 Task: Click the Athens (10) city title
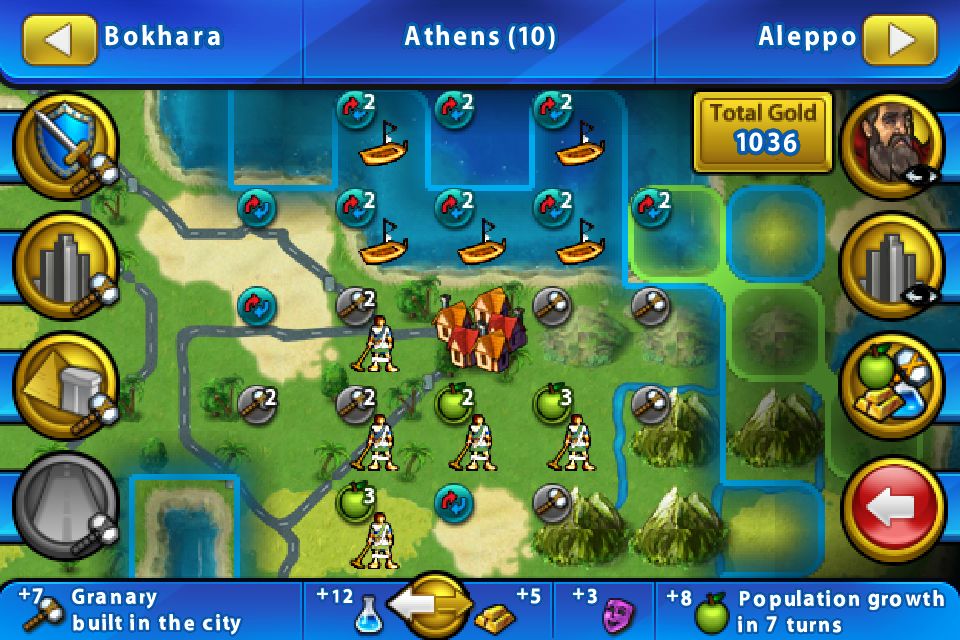tap(480, 38)
